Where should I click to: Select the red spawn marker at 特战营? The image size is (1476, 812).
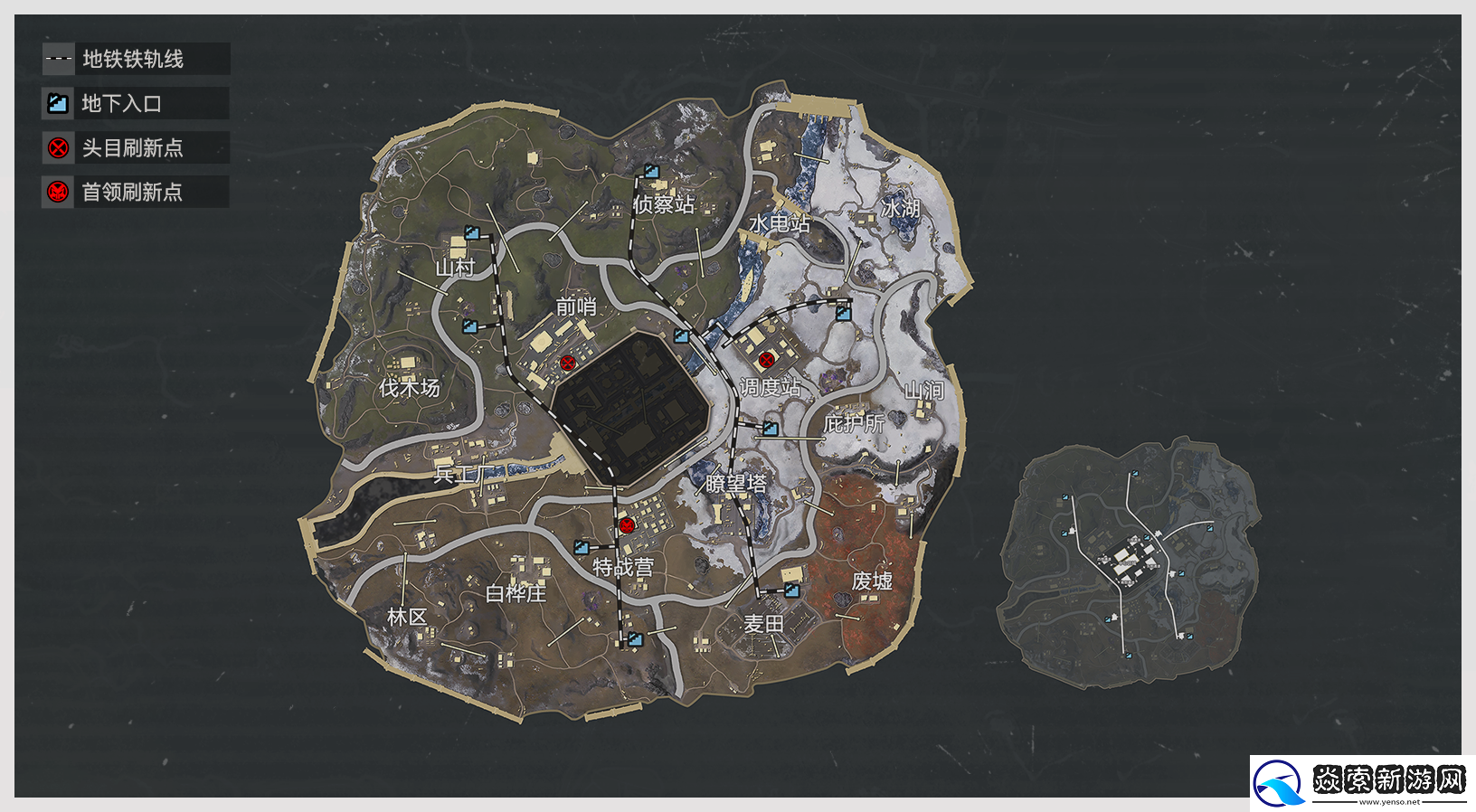pyautogui.click(x=627, y=525)
